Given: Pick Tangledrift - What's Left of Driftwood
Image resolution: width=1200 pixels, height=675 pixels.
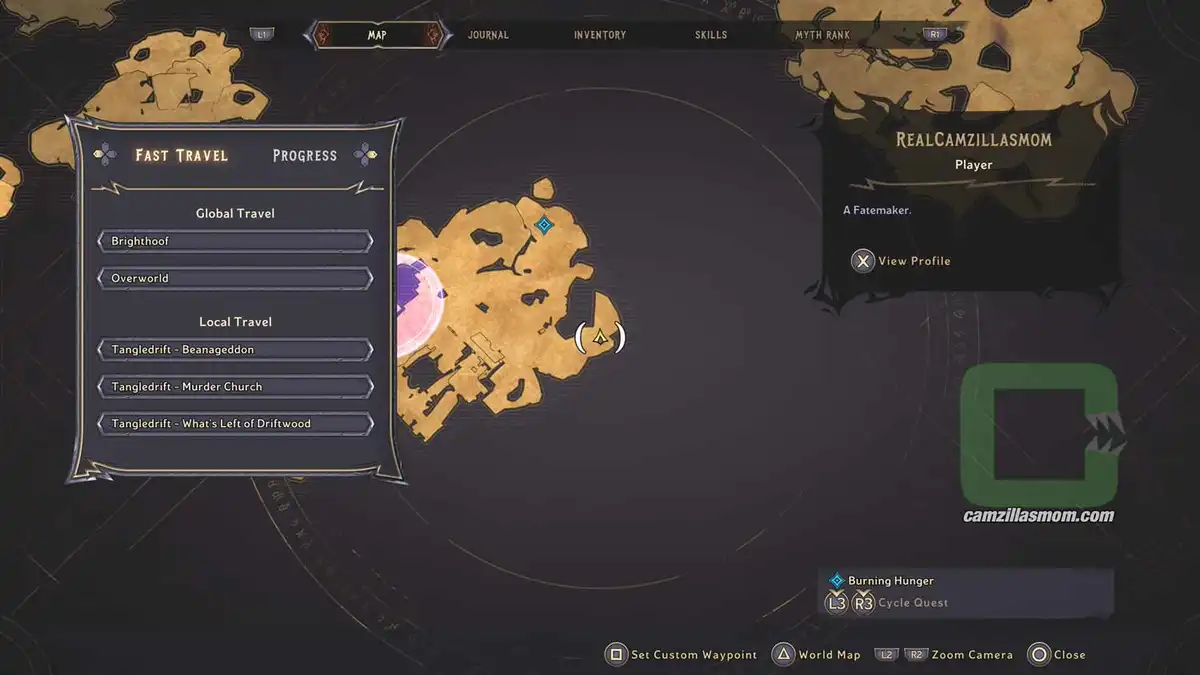Looking at the screenshot, I should tap(235, 423).
